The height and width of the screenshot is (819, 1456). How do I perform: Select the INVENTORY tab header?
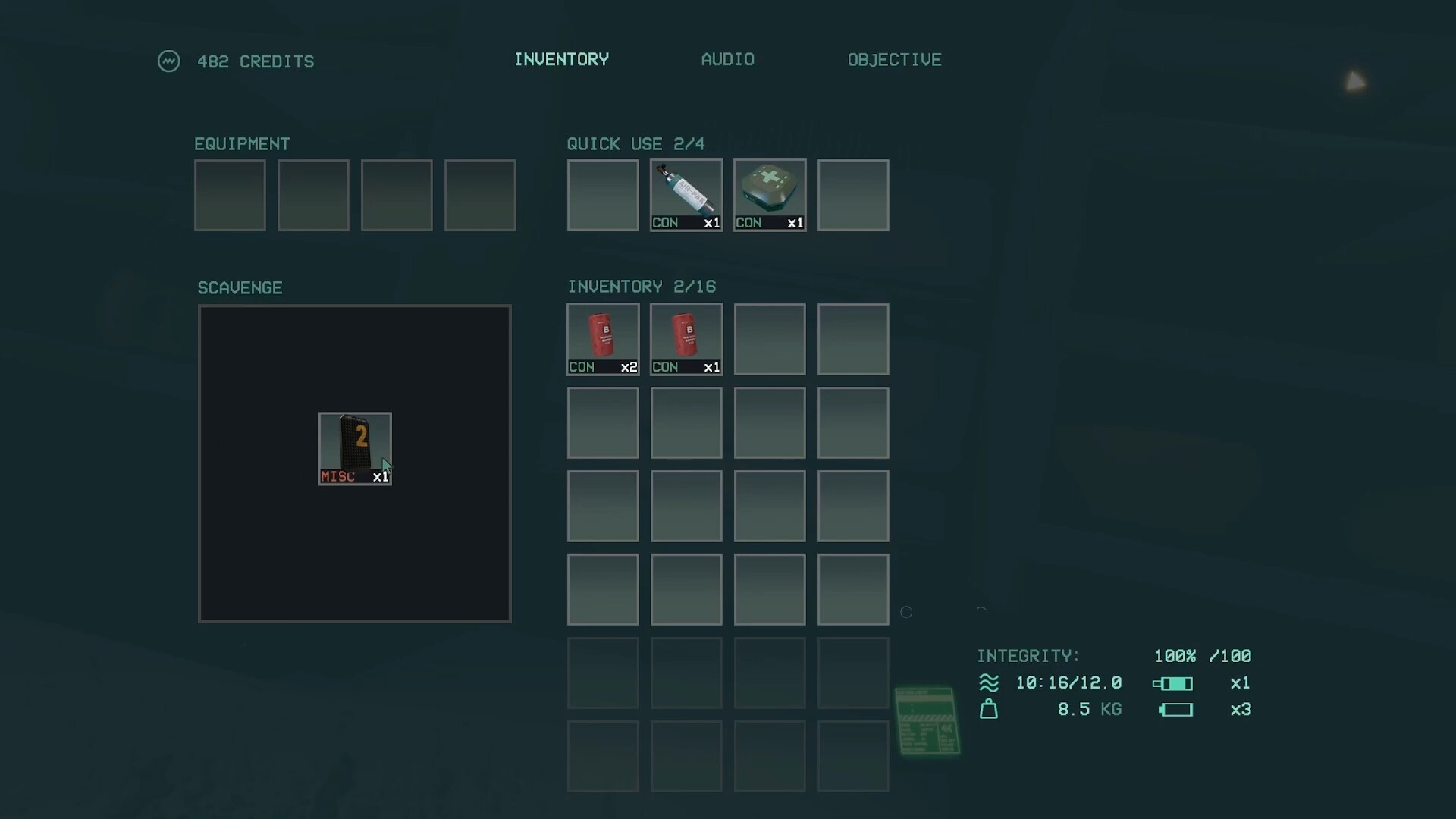point(561,59)
